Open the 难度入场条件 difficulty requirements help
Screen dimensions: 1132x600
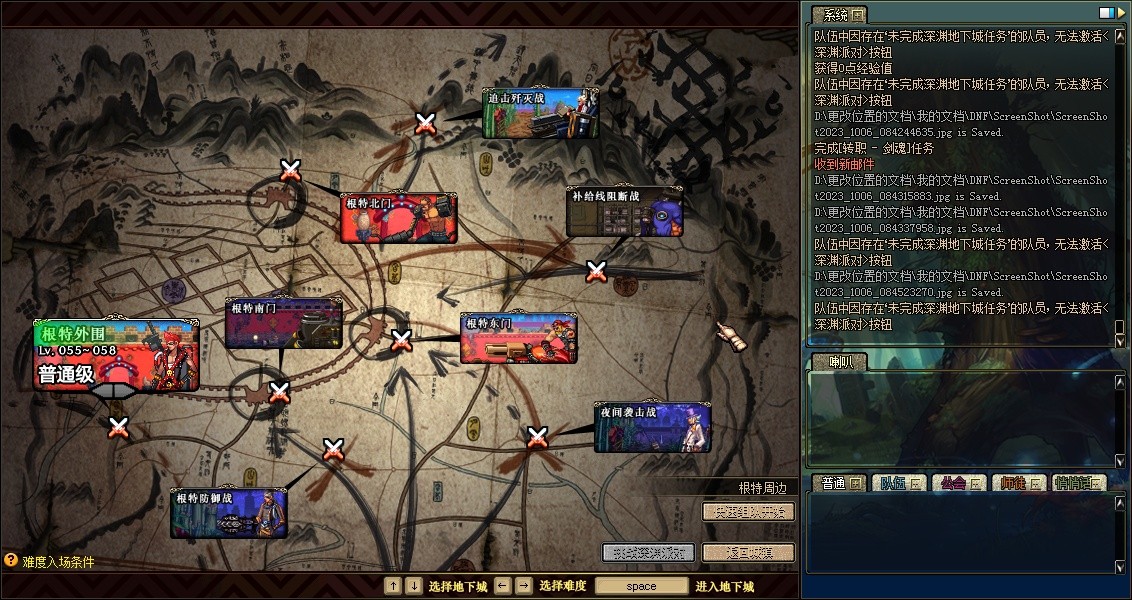coord(50,562)
